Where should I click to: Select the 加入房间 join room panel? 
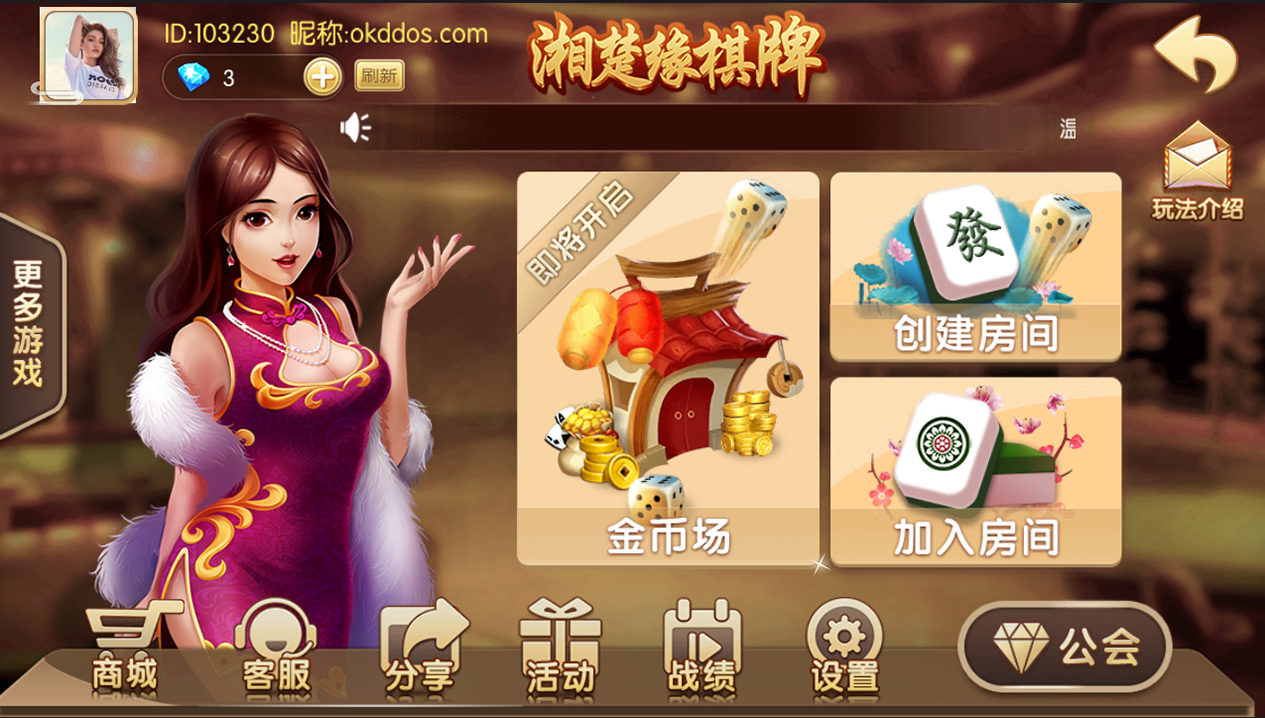tap(975, 471)
